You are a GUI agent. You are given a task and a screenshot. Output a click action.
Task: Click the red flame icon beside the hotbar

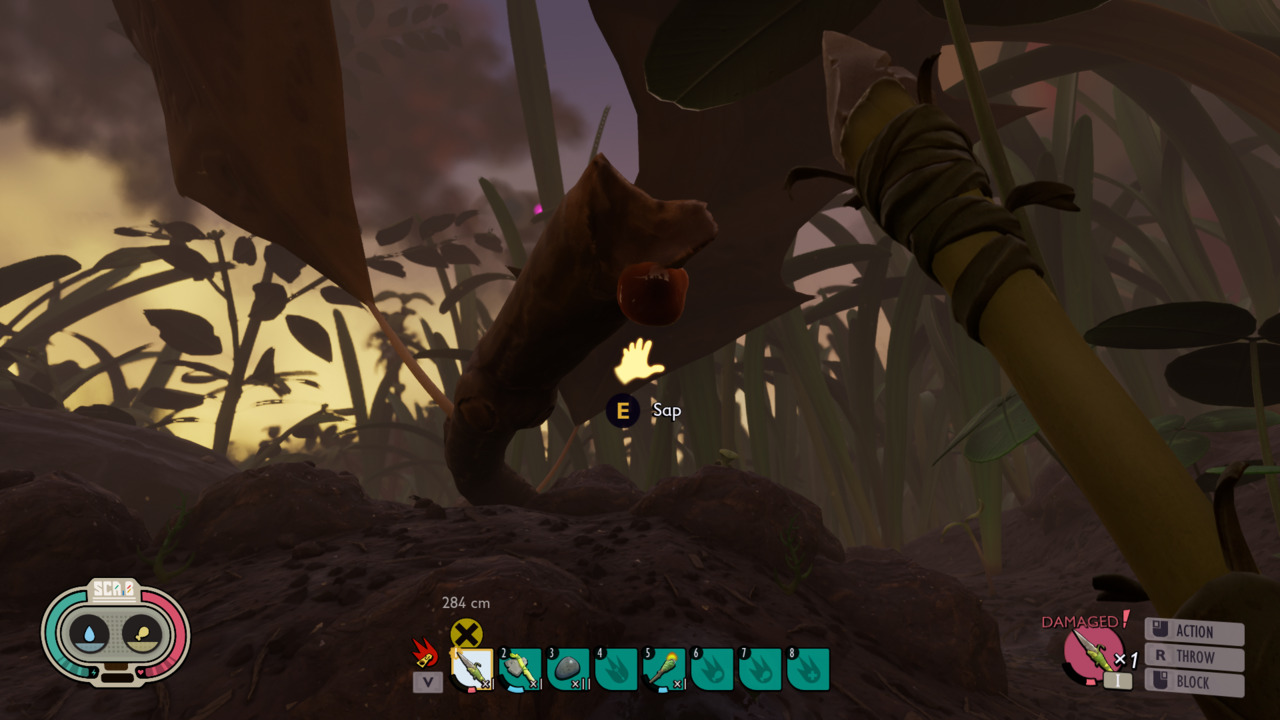[x=426, y=654]
